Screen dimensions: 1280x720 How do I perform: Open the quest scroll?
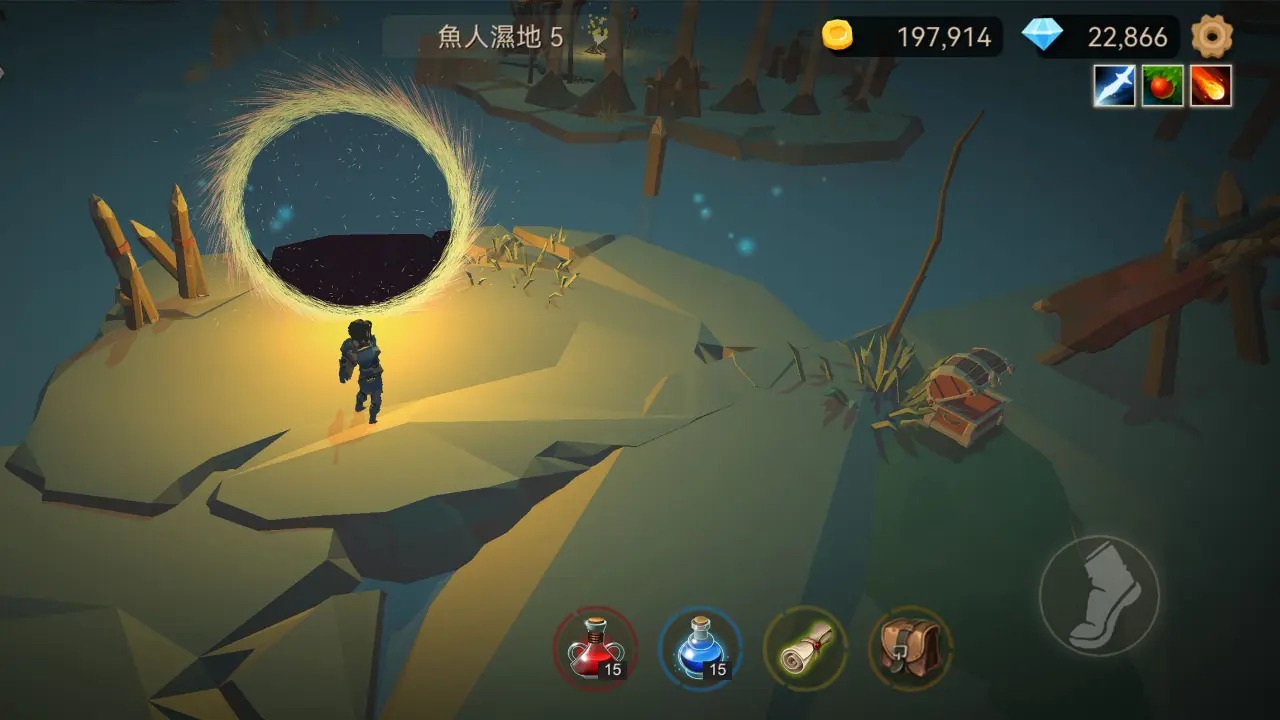tap(806, 648)
